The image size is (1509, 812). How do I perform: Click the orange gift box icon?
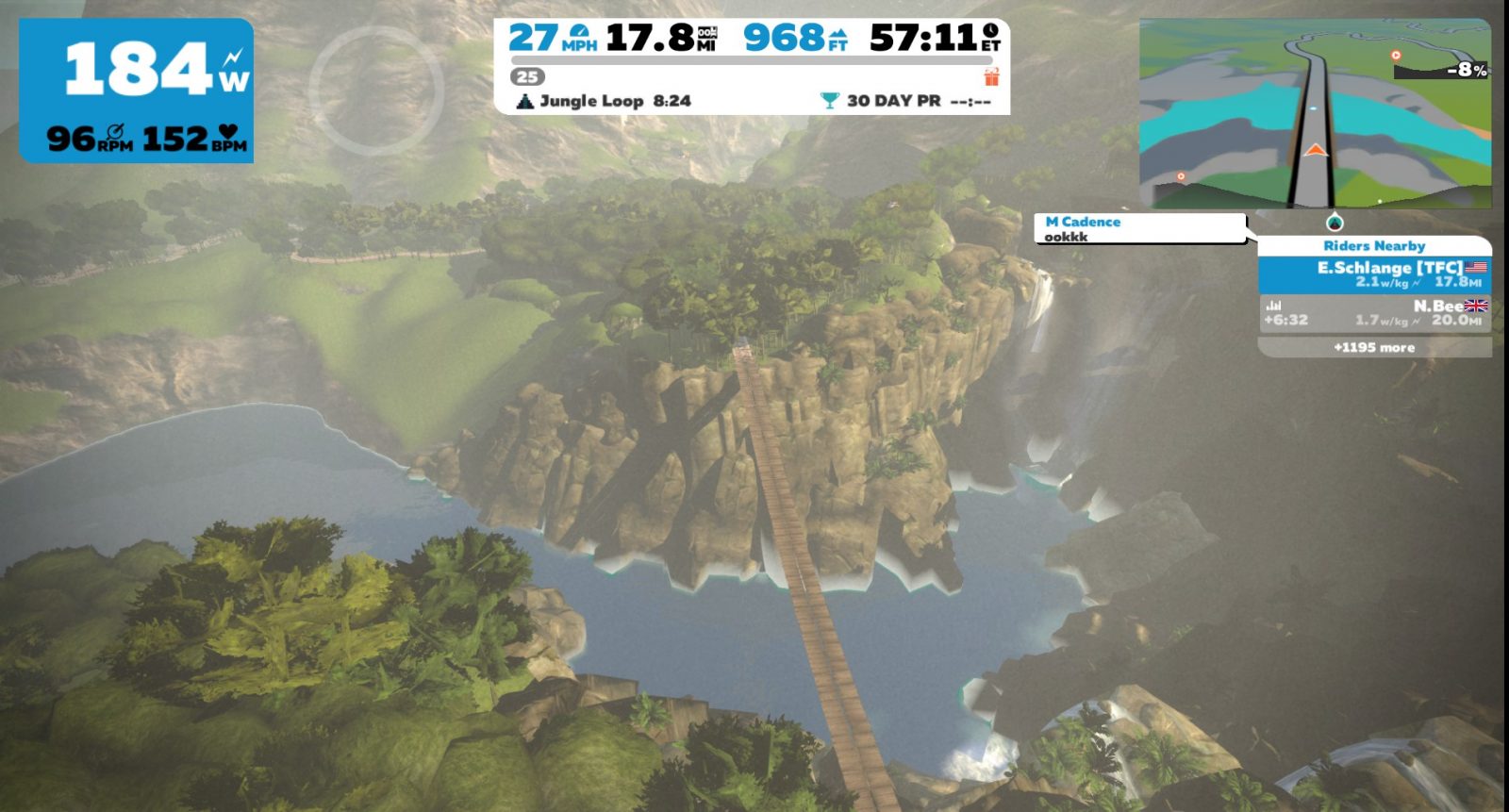click(991, 76)
